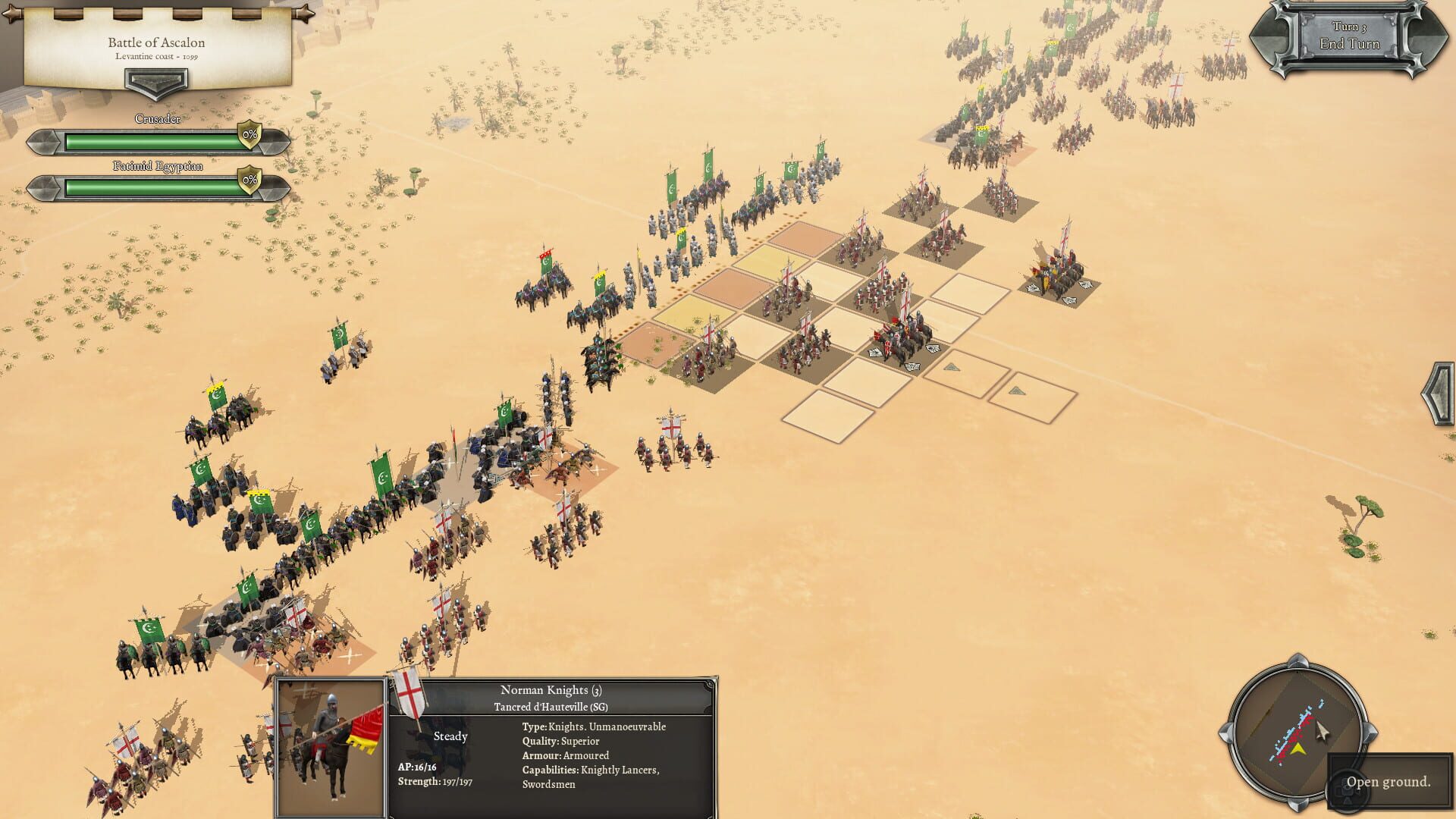This screenshot has width=1456, height=819.
Task: Click the yellow camera-direction arrow on the minimap
Action: [x=1298, y=748]
